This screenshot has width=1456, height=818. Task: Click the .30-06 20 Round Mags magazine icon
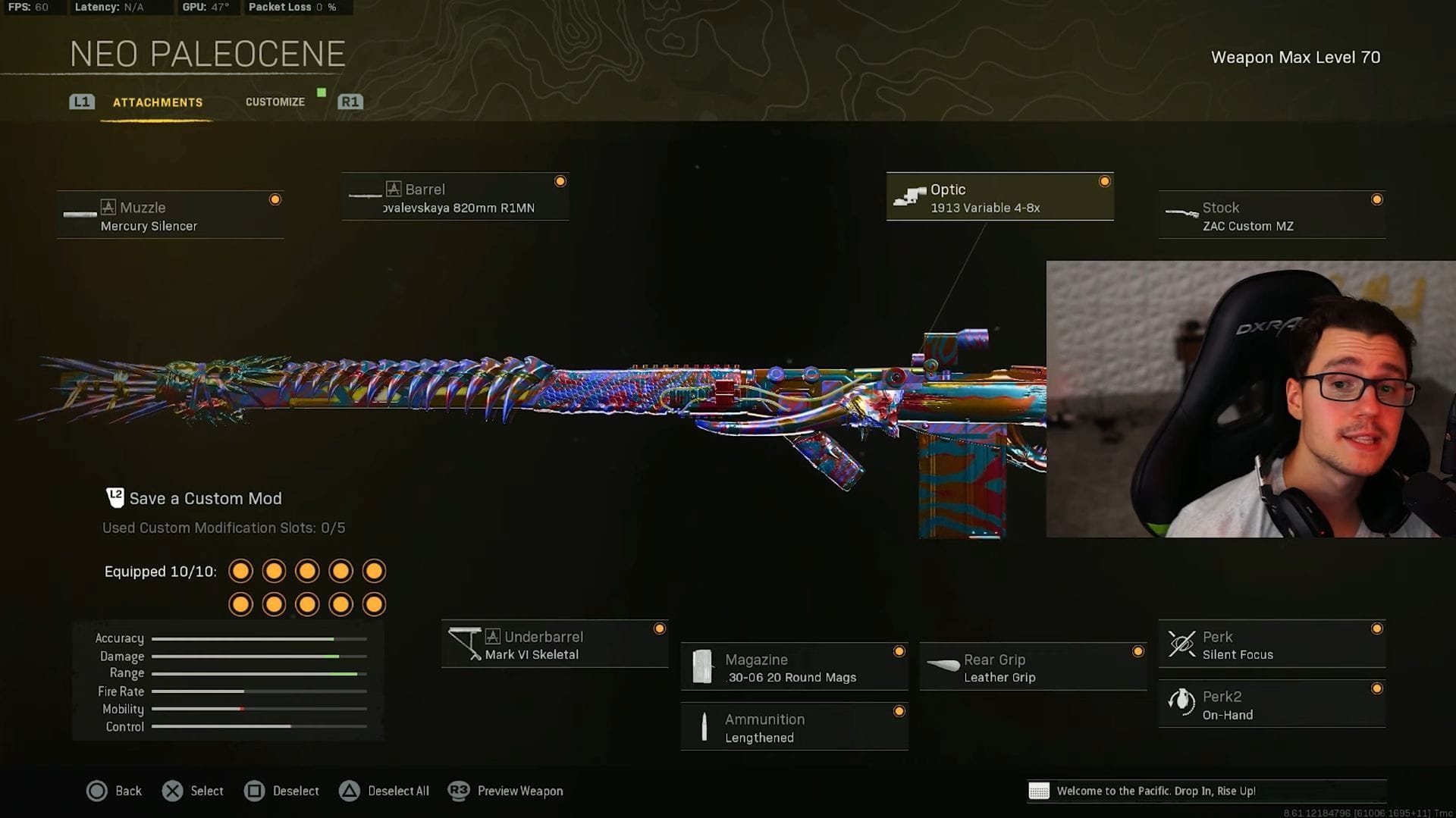(705, 667)
